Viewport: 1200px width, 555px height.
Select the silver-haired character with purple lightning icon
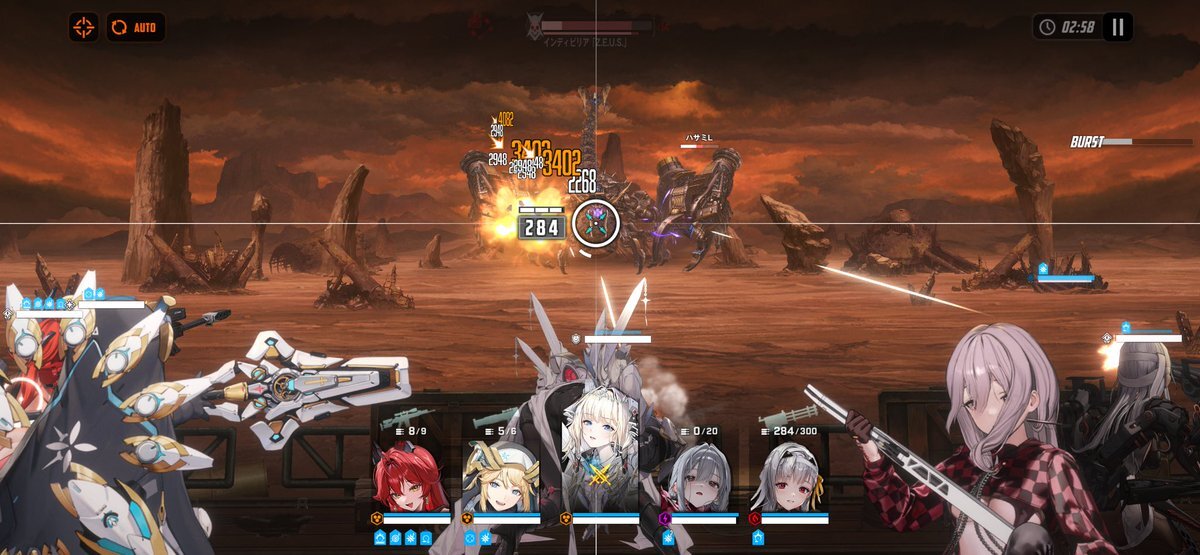691,476
